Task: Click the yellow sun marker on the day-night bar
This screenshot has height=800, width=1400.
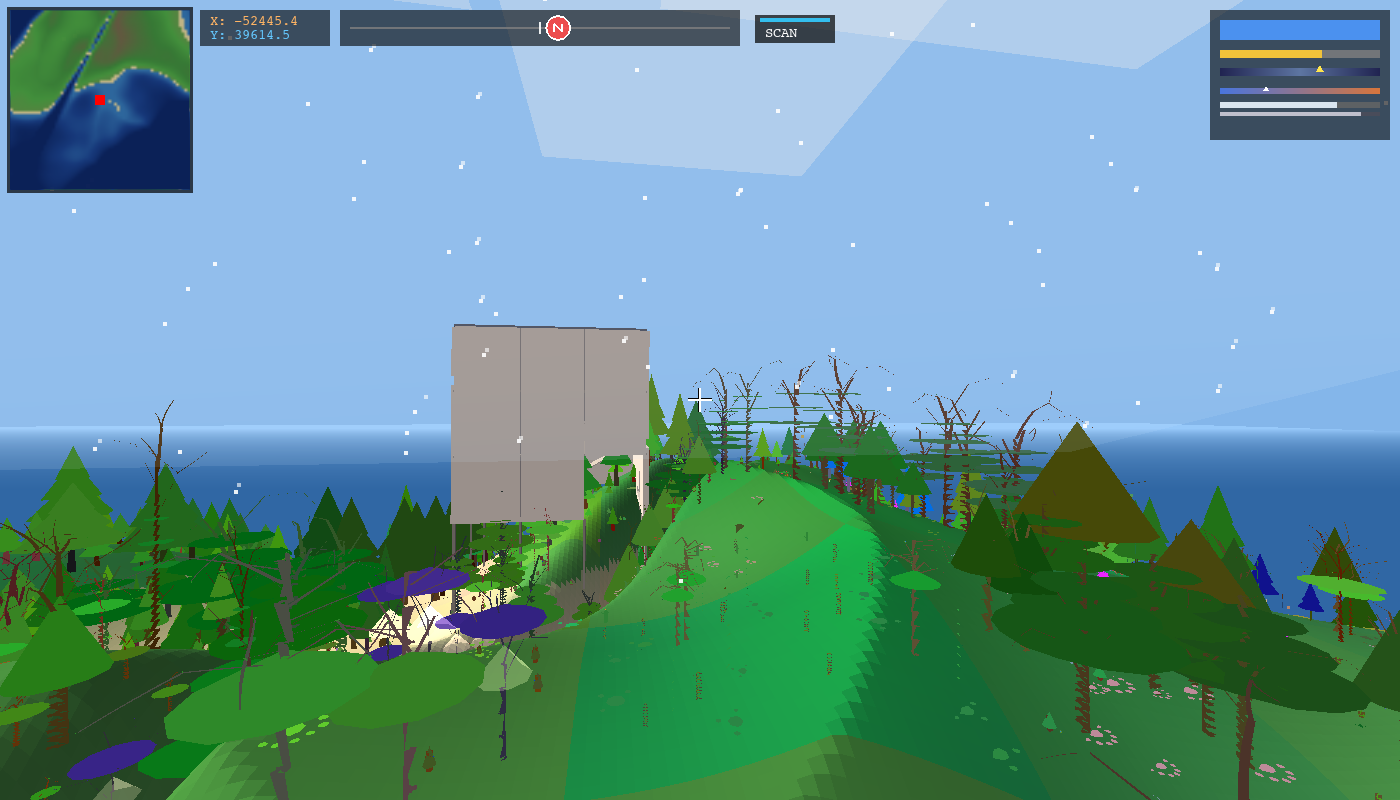Action: click(1319, 69)
